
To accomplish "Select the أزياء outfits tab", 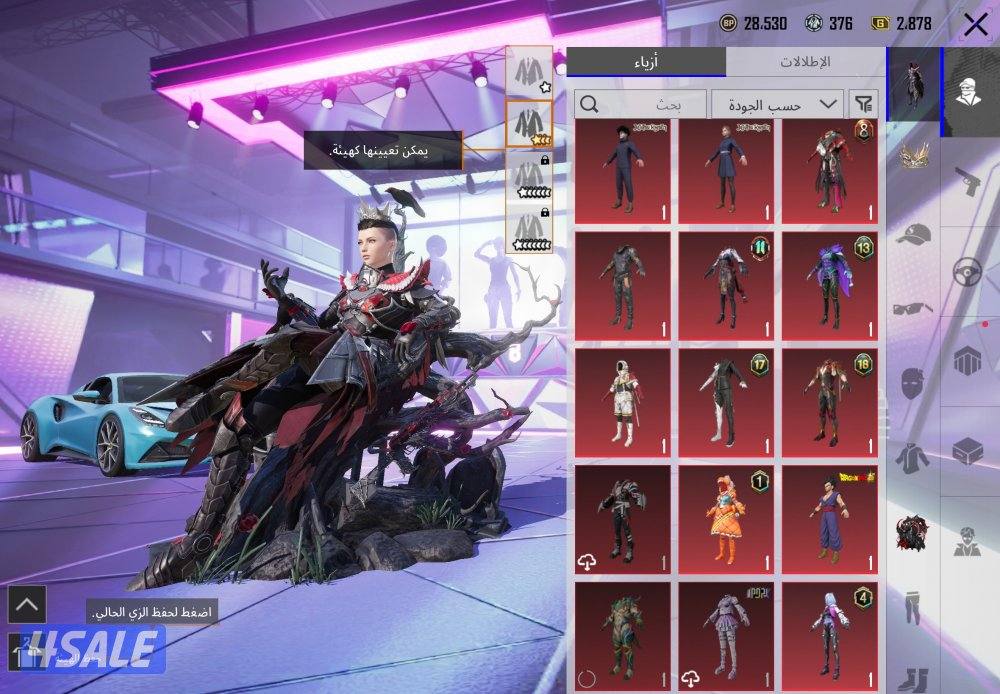I will 645,62.
